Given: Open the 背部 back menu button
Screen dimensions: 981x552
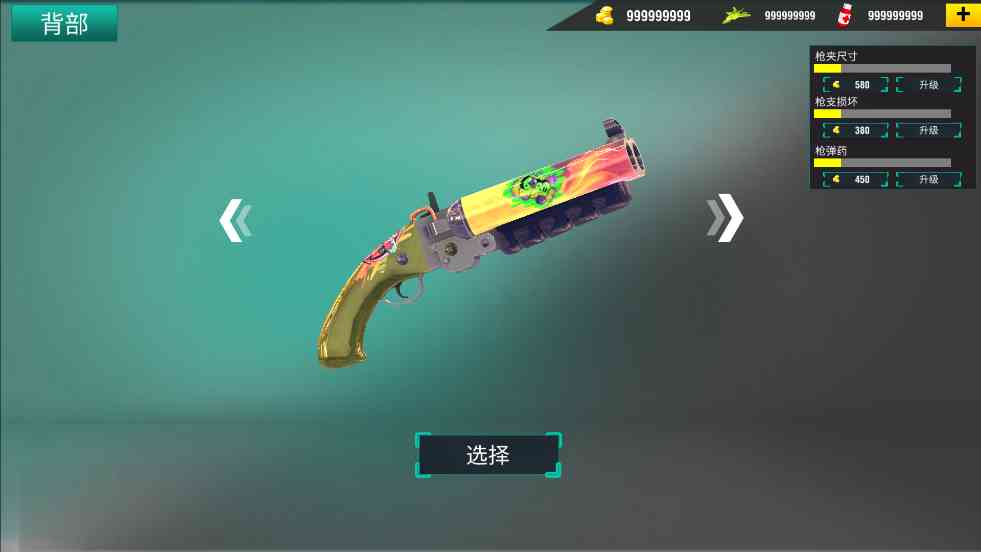Looking at the screenshot, I should click(64, 24).
